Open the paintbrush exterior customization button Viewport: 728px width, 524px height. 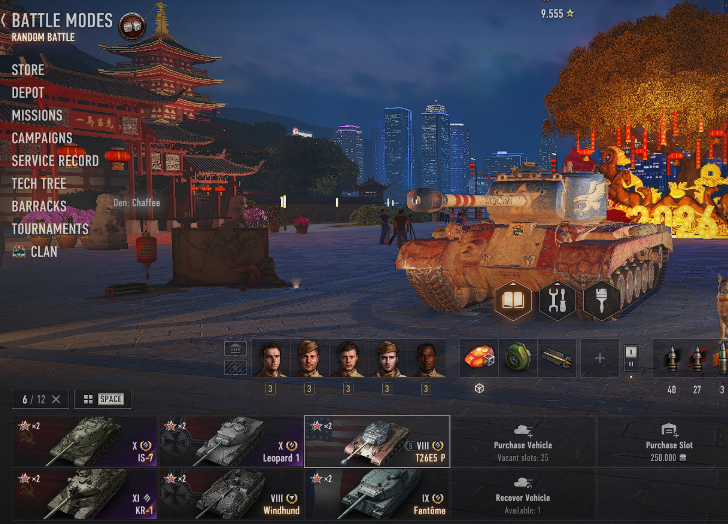[x=600, y=300]
